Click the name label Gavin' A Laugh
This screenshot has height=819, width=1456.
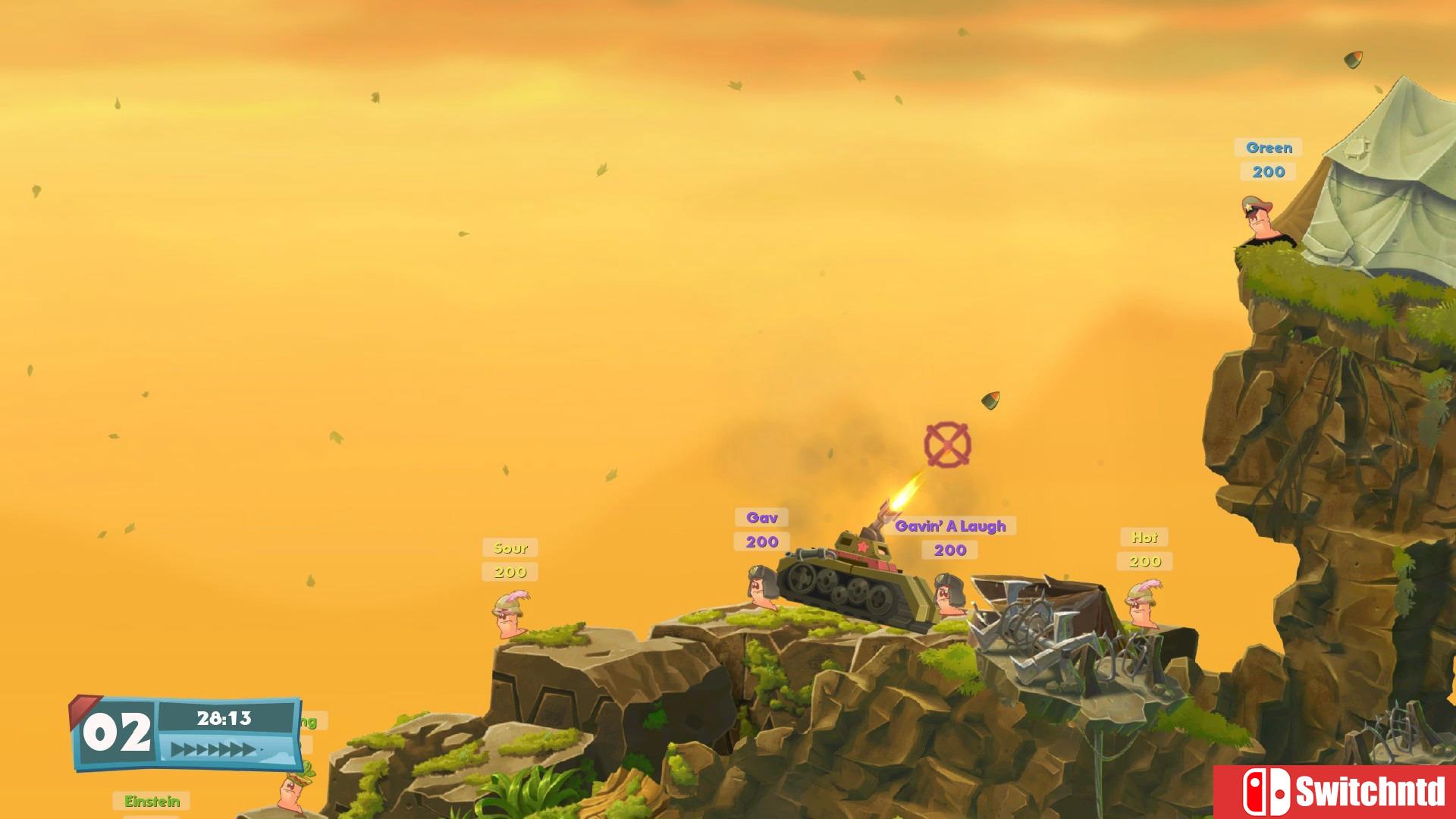coord(952,525)
